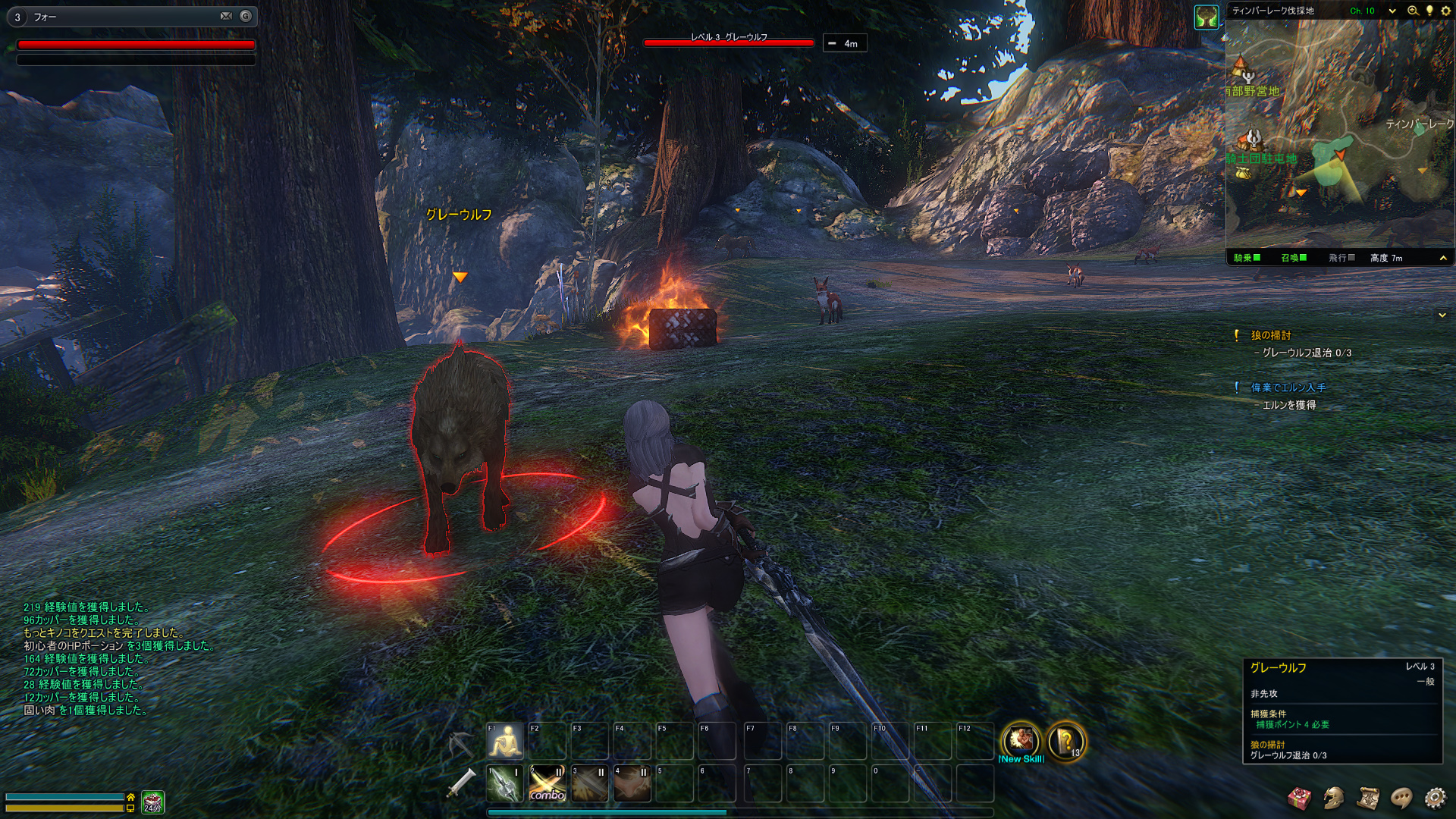Open the mail envelope icon
Image resolution: width=1456 pixels, height=819 pixels.
coord(226,16)
